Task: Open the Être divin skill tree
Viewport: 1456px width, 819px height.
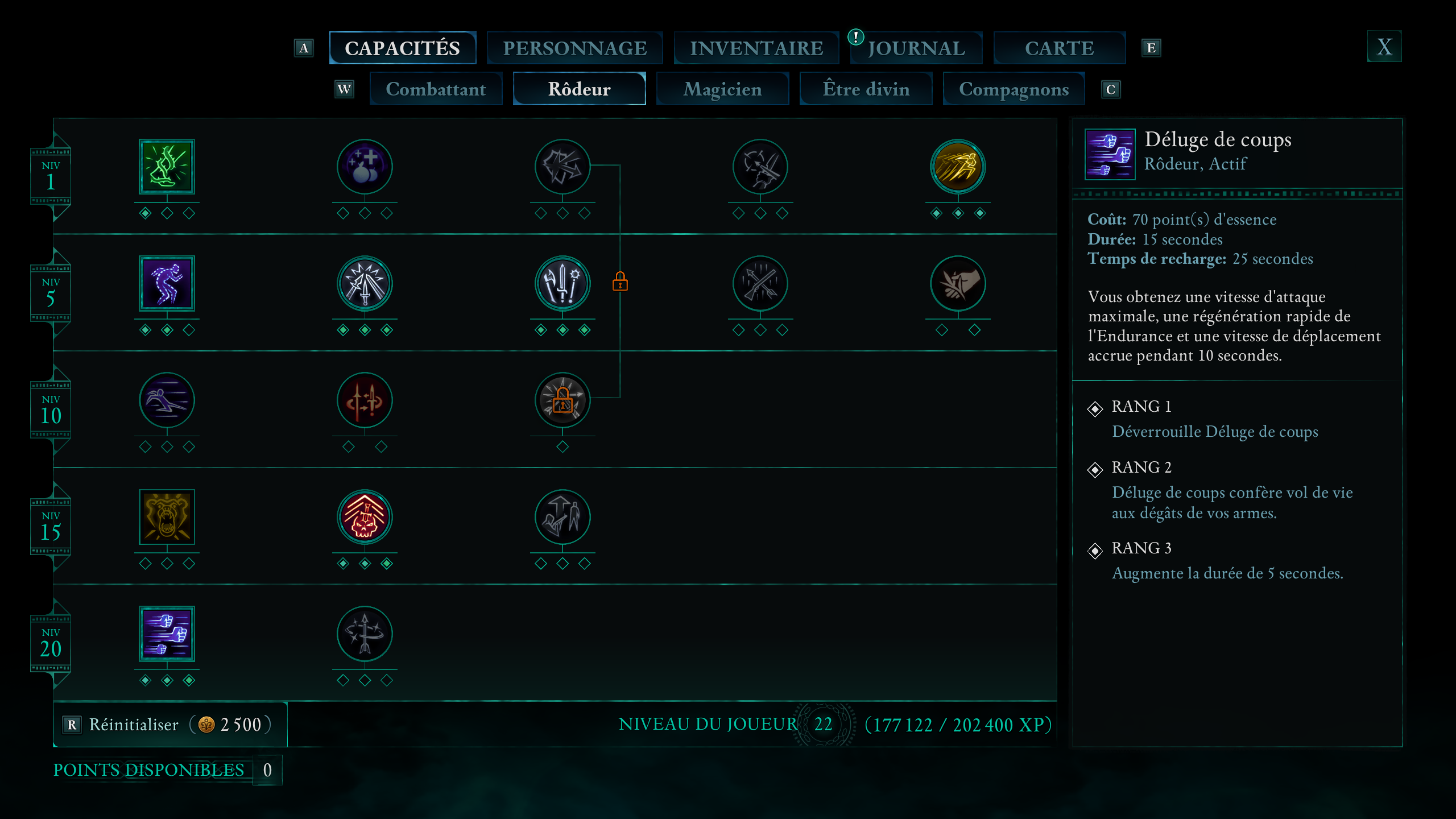Action: [866, 89]
